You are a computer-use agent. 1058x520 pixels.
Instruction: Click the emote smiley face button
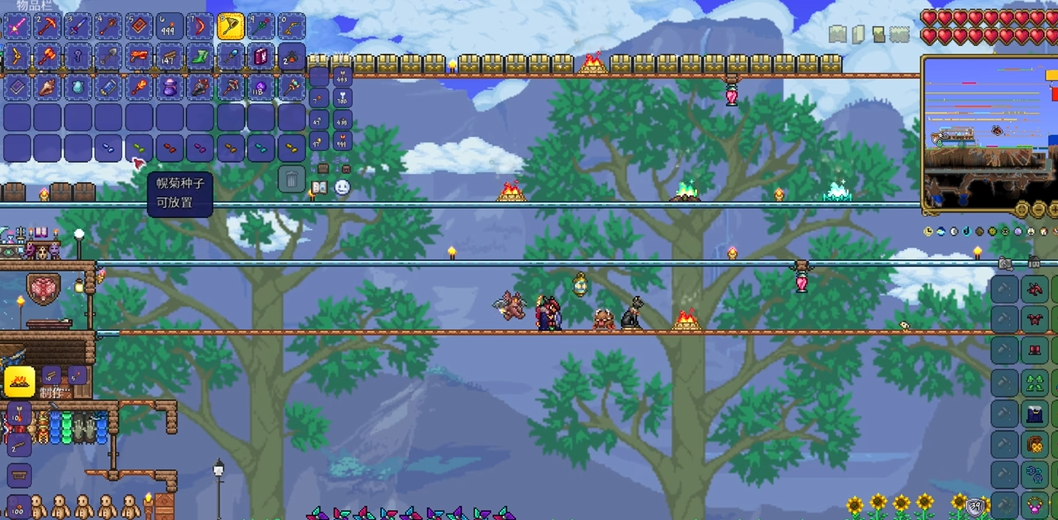pyautogui.click(x=342, y=187)
